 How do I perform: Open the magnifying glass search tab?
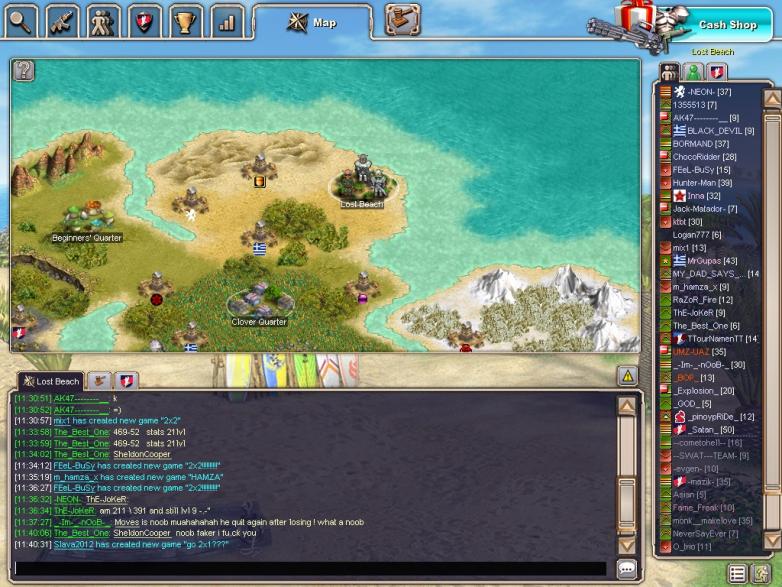[x=20, y=19]
